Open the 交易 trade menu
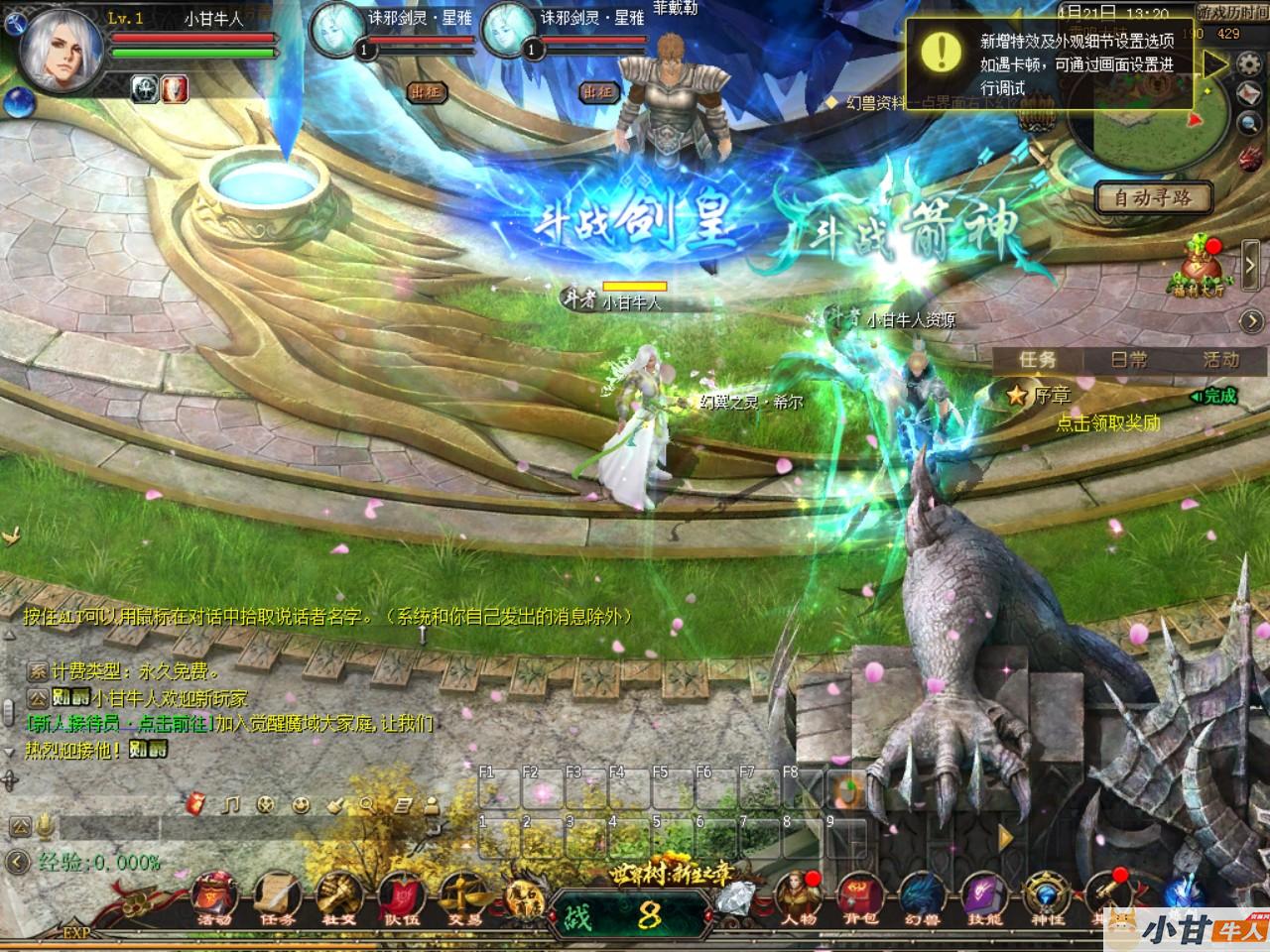Viewport: 1270px width, 952px height. (464, 897)
